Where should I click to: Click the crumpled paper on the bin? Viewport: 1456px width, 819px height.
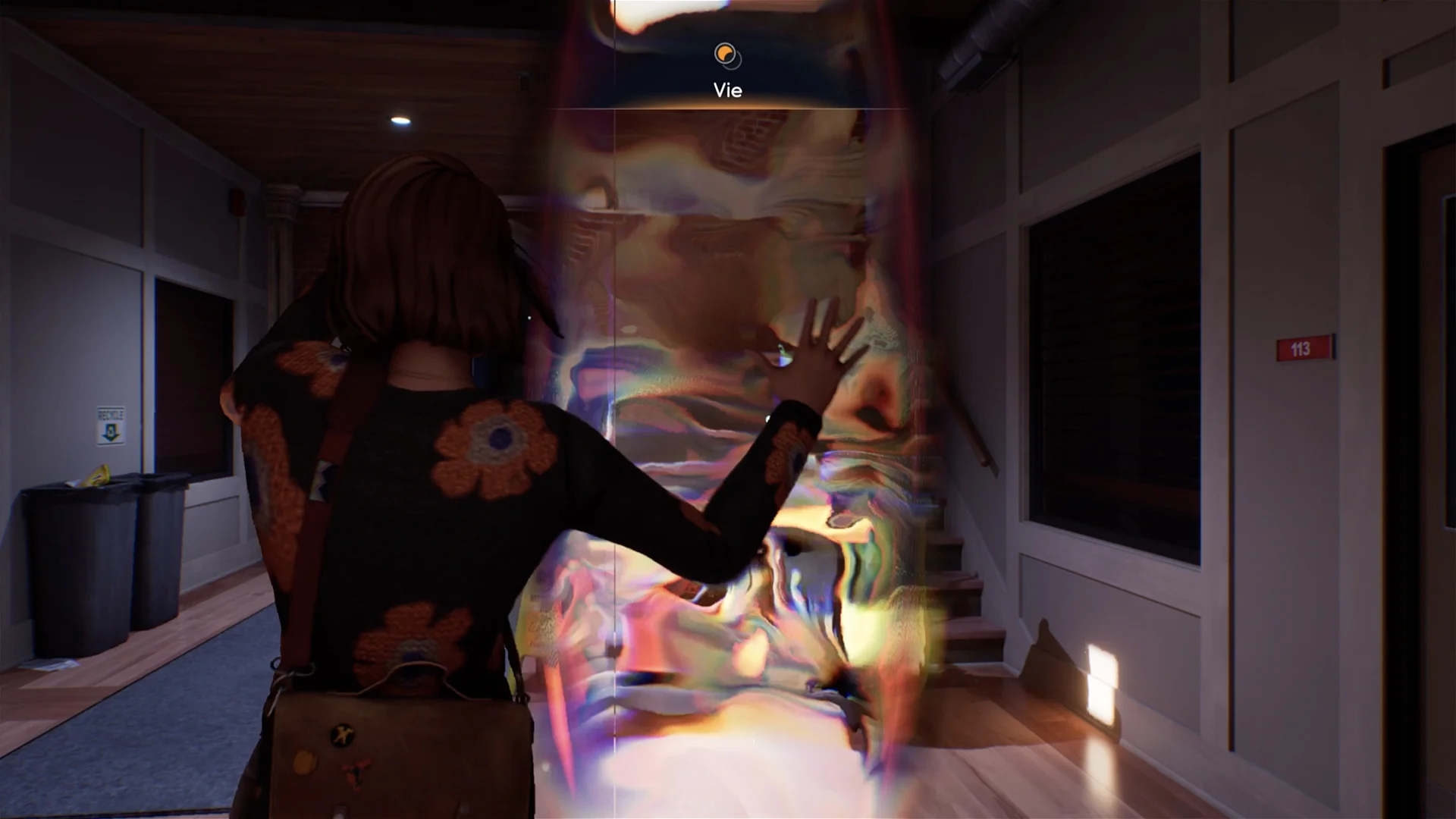click(x=97, y=476)
